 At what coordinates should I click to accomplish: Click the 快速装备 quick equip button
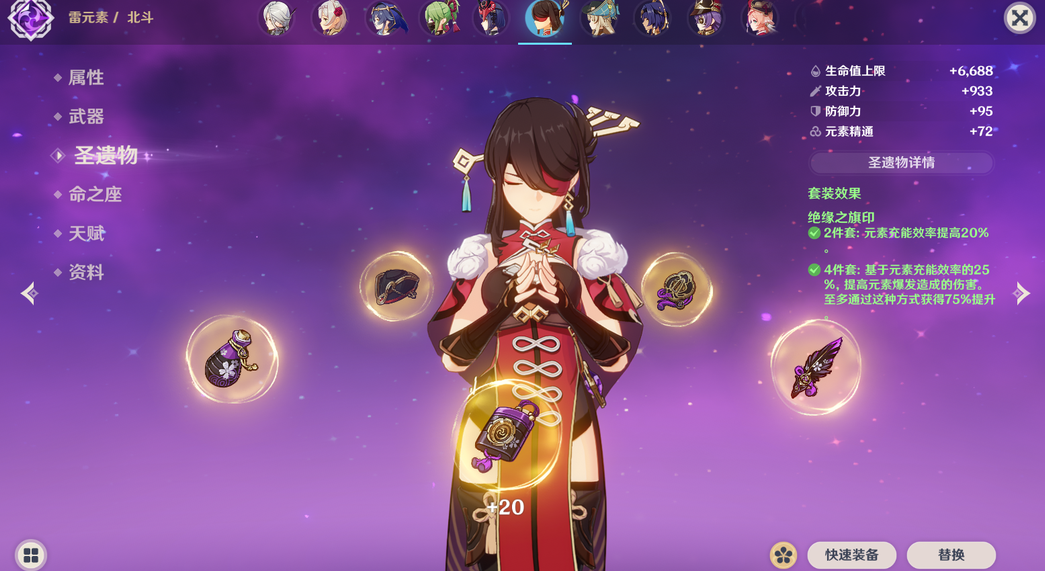pyautogui.click(x=851, y=555)
